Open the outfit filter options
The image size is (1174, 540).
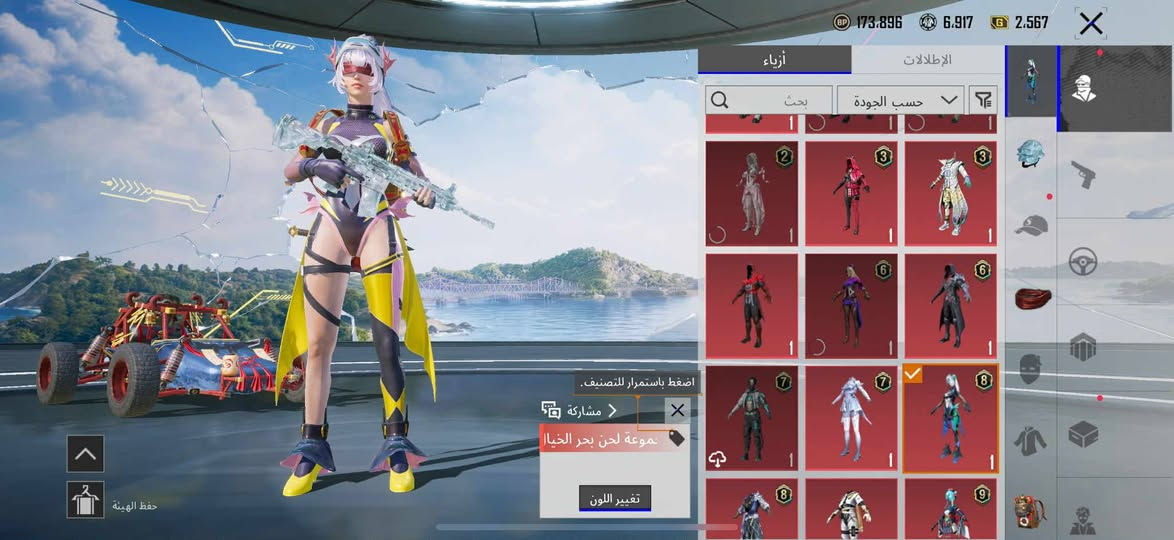[984, 100]
